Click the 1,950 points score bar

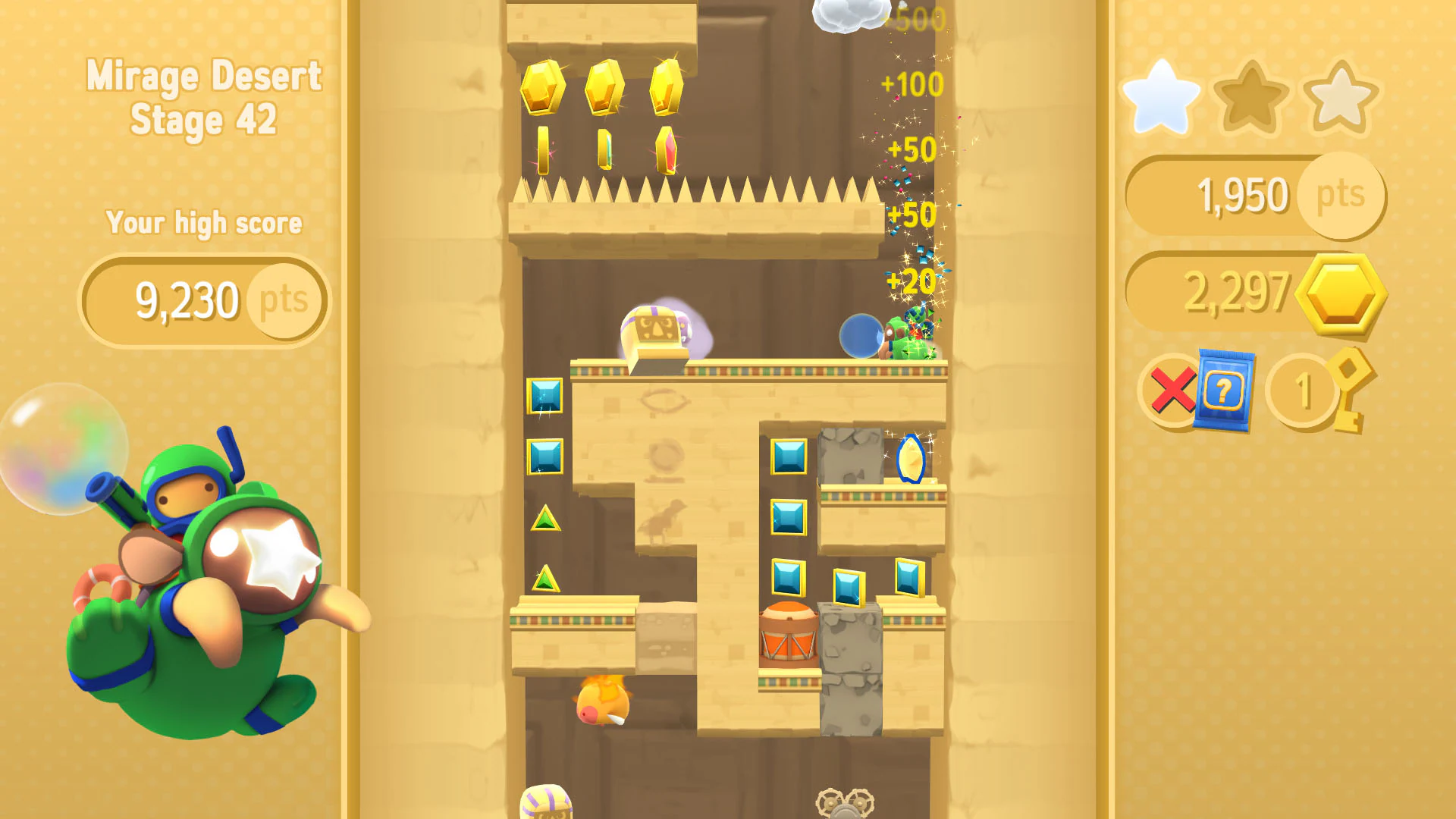(x=1244, y=196)
